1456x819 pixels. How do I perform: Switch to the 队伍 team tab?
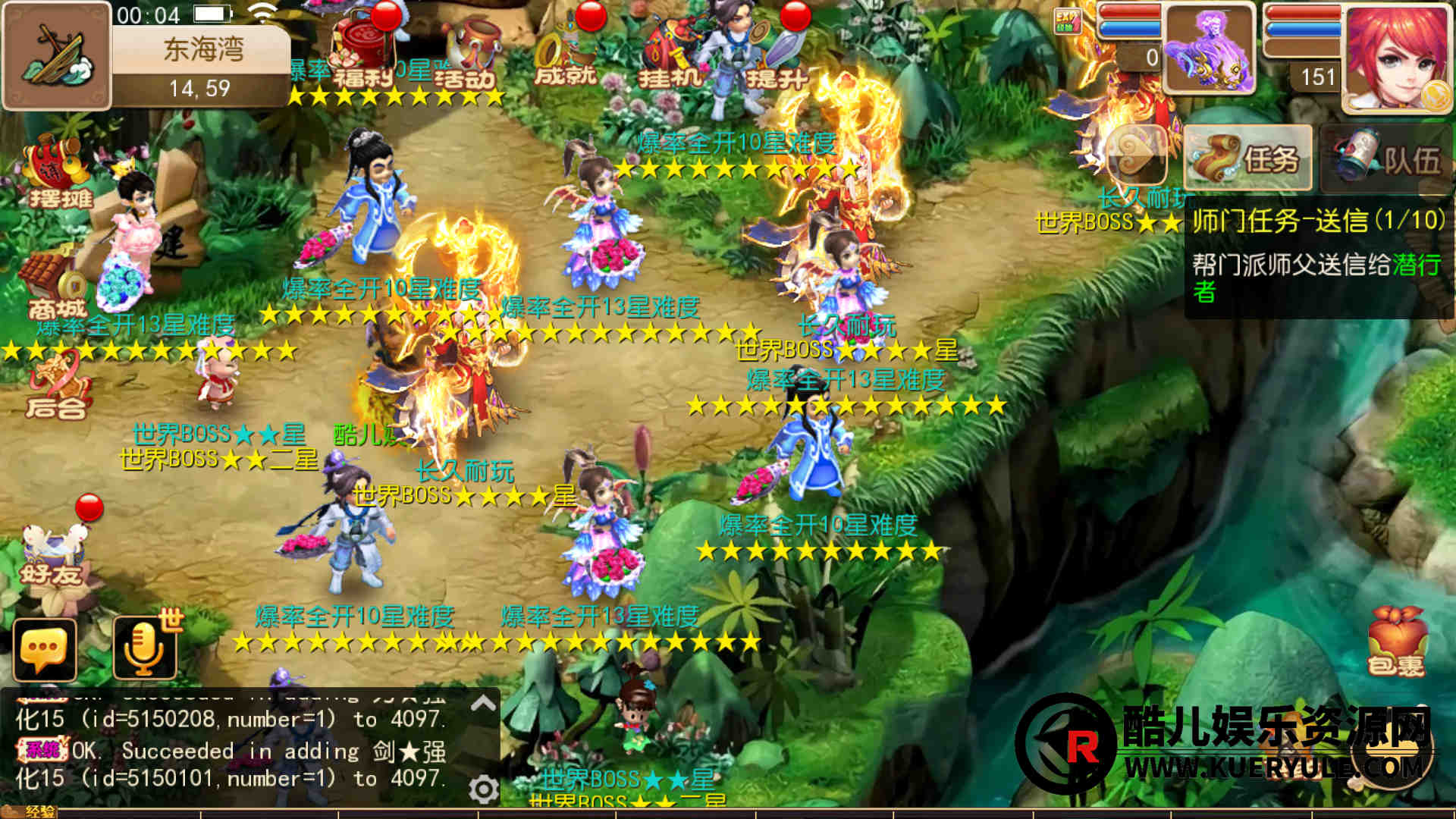tap(1387, 158)
